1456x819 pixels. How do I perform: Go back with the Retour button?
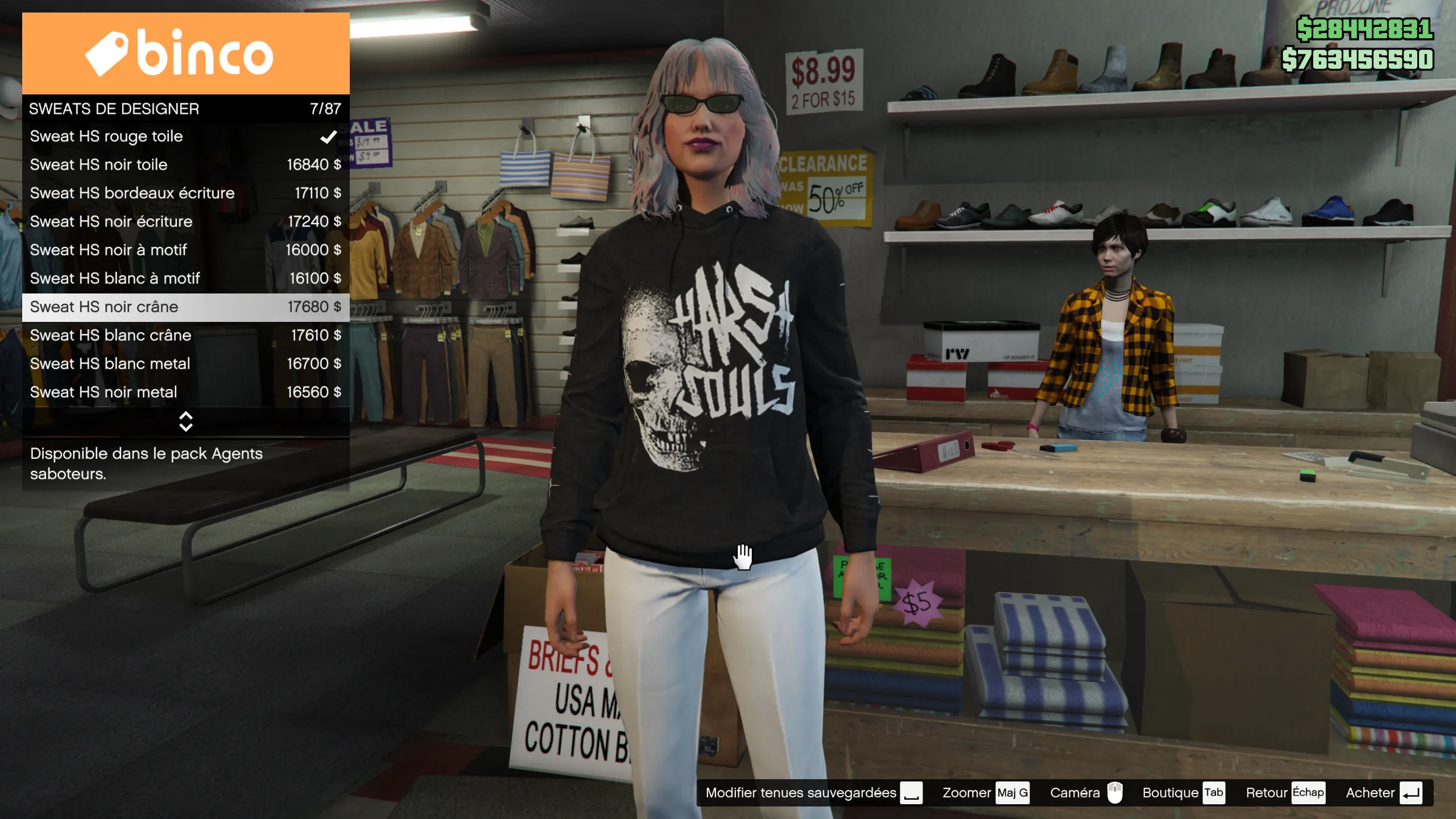point(1284,793)
